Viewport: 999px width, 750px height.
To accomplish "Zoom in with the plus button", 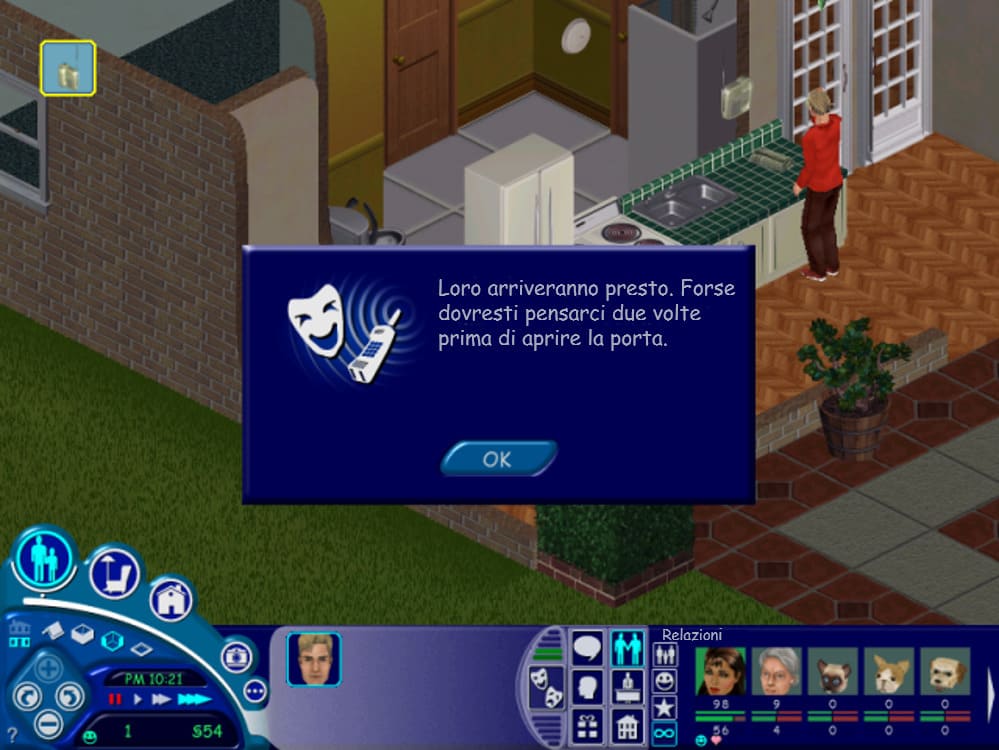I will click(x=48, y=667).
